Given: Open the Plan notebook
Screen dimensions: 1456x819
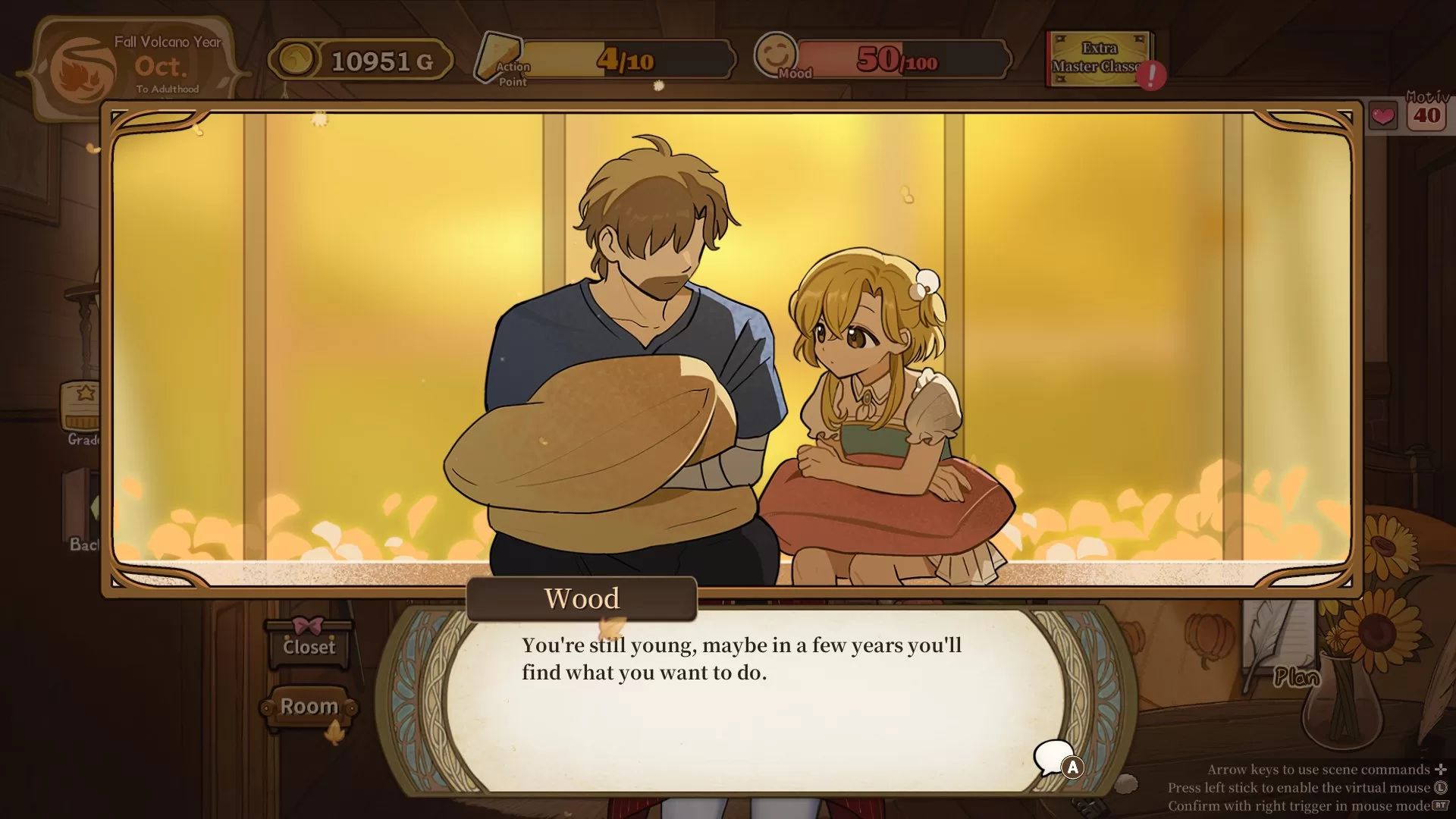Looking at the screenshot, I should 1296,676.
